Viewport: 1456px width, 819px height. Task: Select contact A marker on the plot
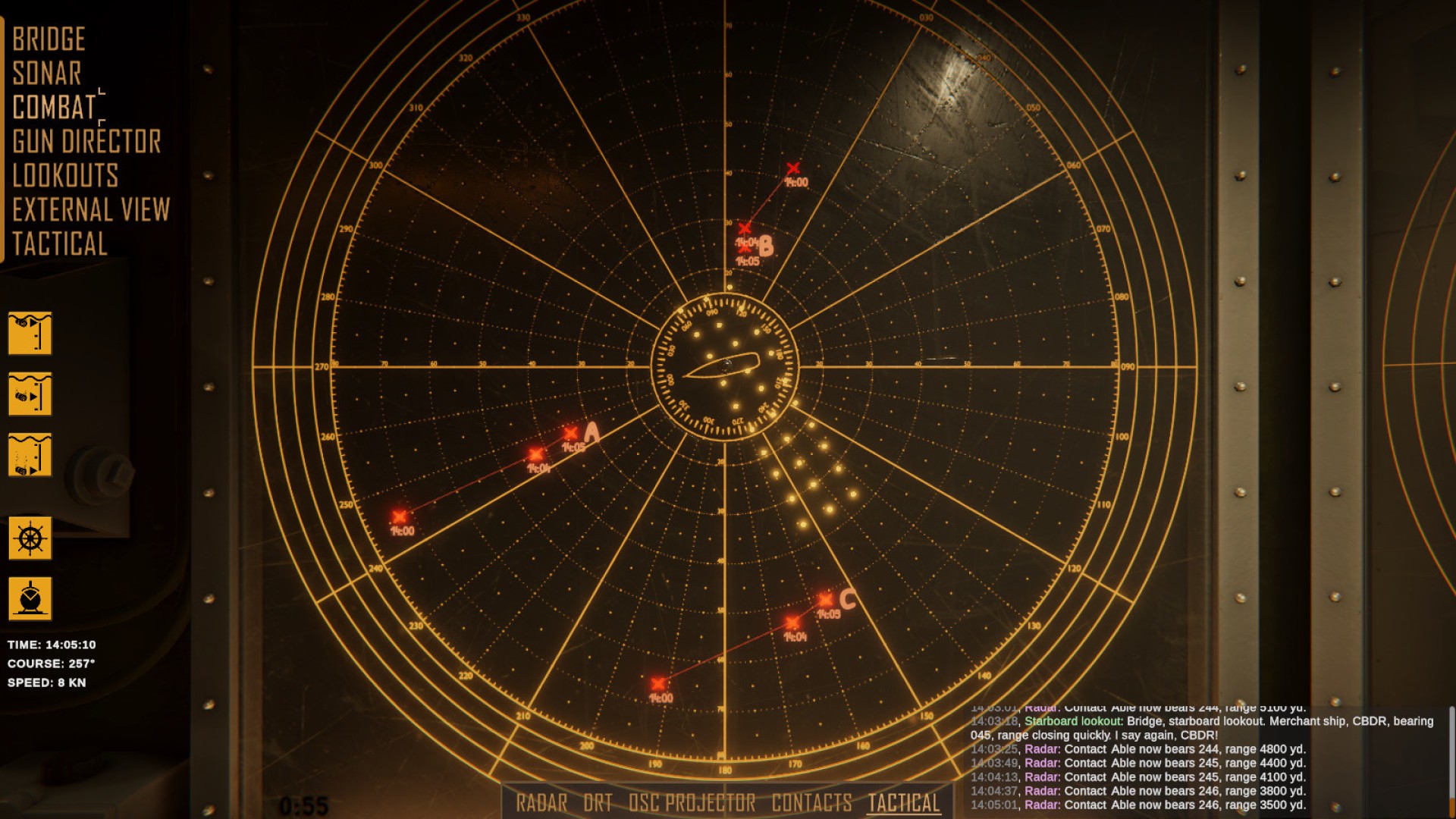571,434
